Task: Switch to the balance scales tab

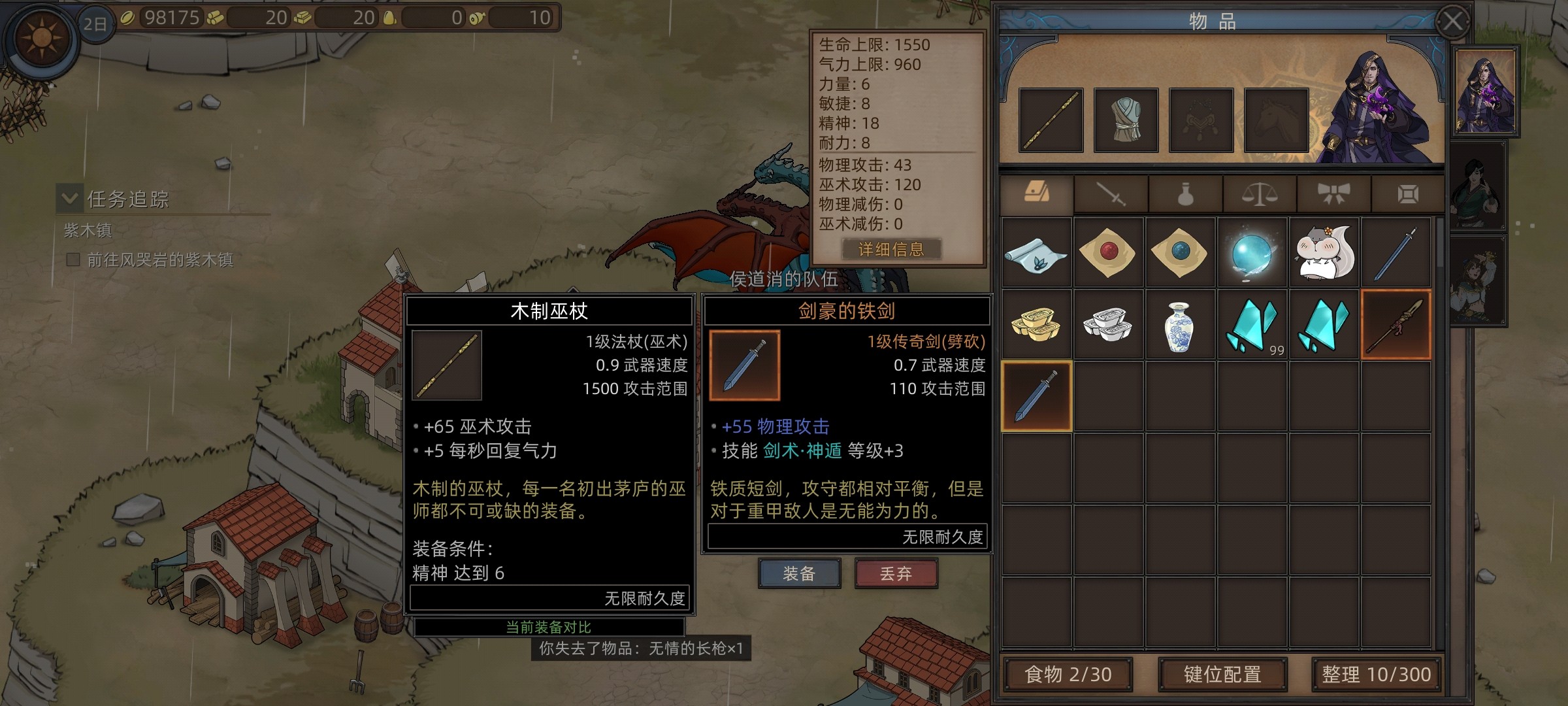Action: [1259, 194]
